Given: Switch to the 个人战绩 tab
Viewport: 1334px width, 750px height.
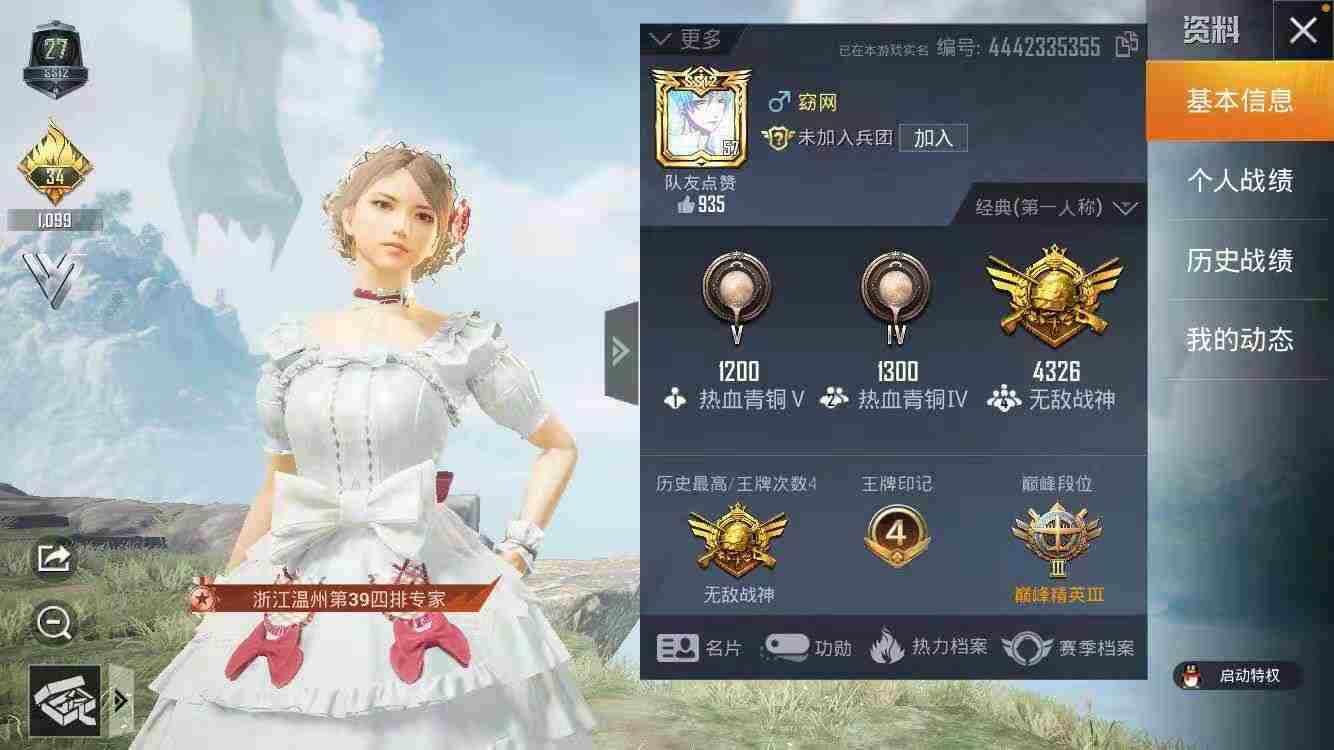Looking at the screenshot, I should point(1244,181).
